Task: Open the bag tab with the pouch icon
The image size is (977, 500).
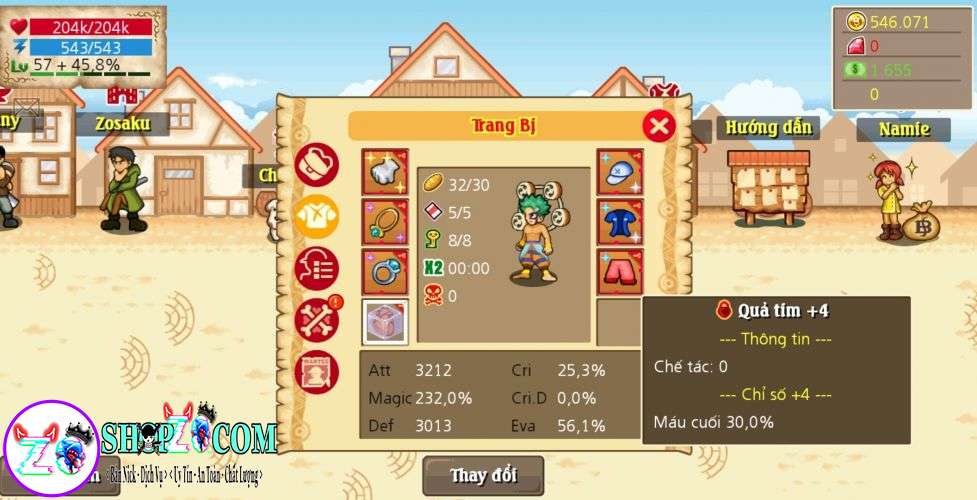Action: point(317,165)
